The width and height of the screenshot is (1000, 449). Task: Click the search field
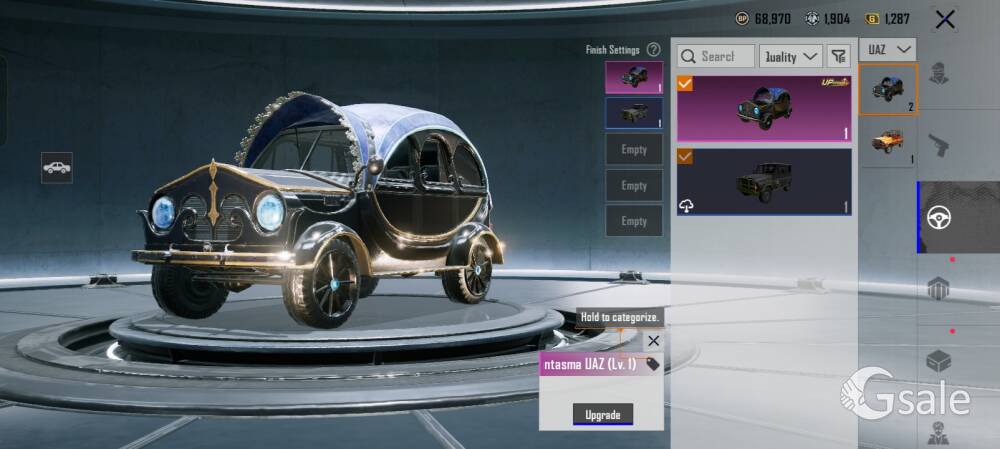pyautogui.click(x=716, y=57)
